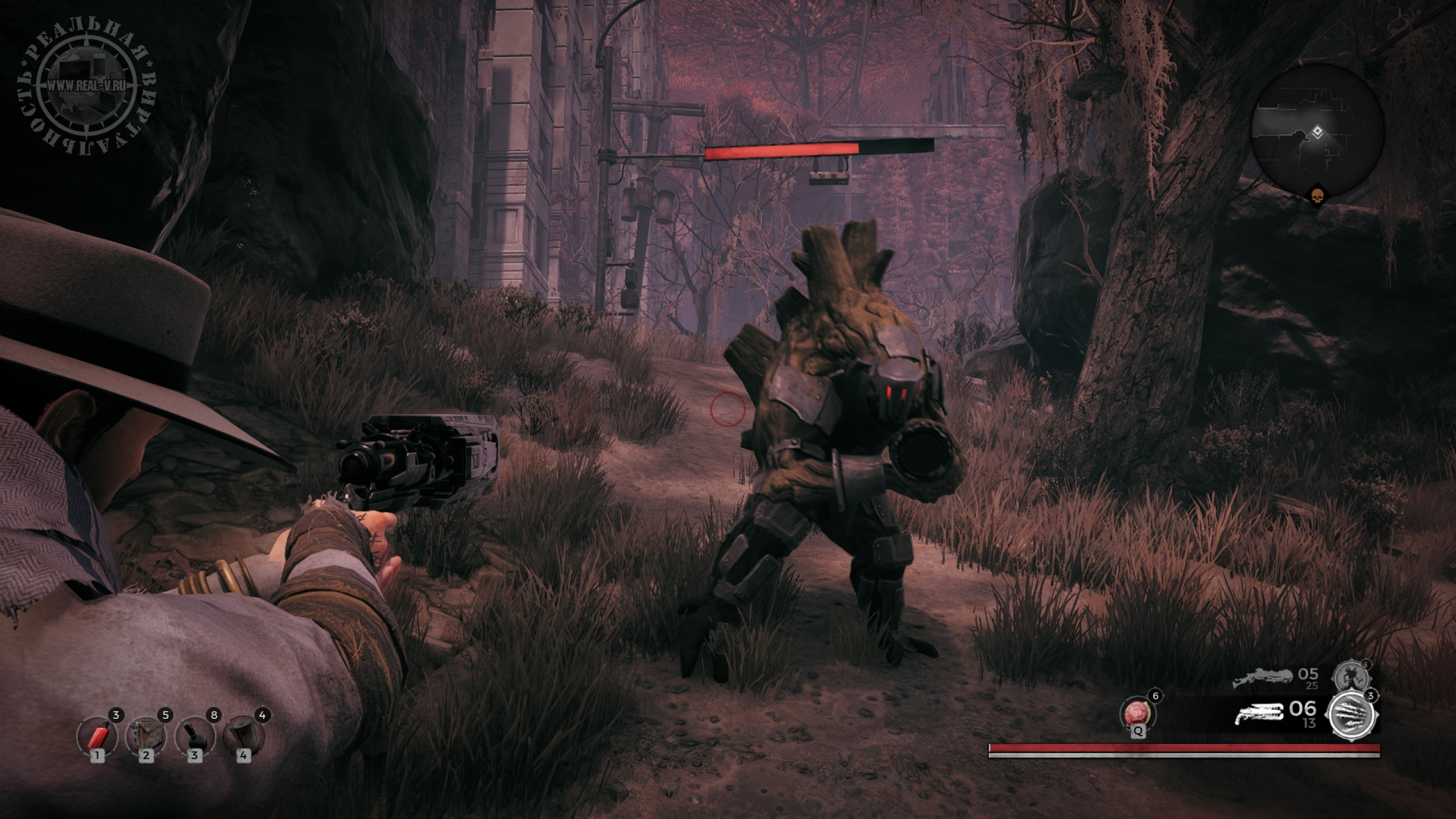Pick the black round flask consumable
1456x819 pixels.
coord(195,737)
